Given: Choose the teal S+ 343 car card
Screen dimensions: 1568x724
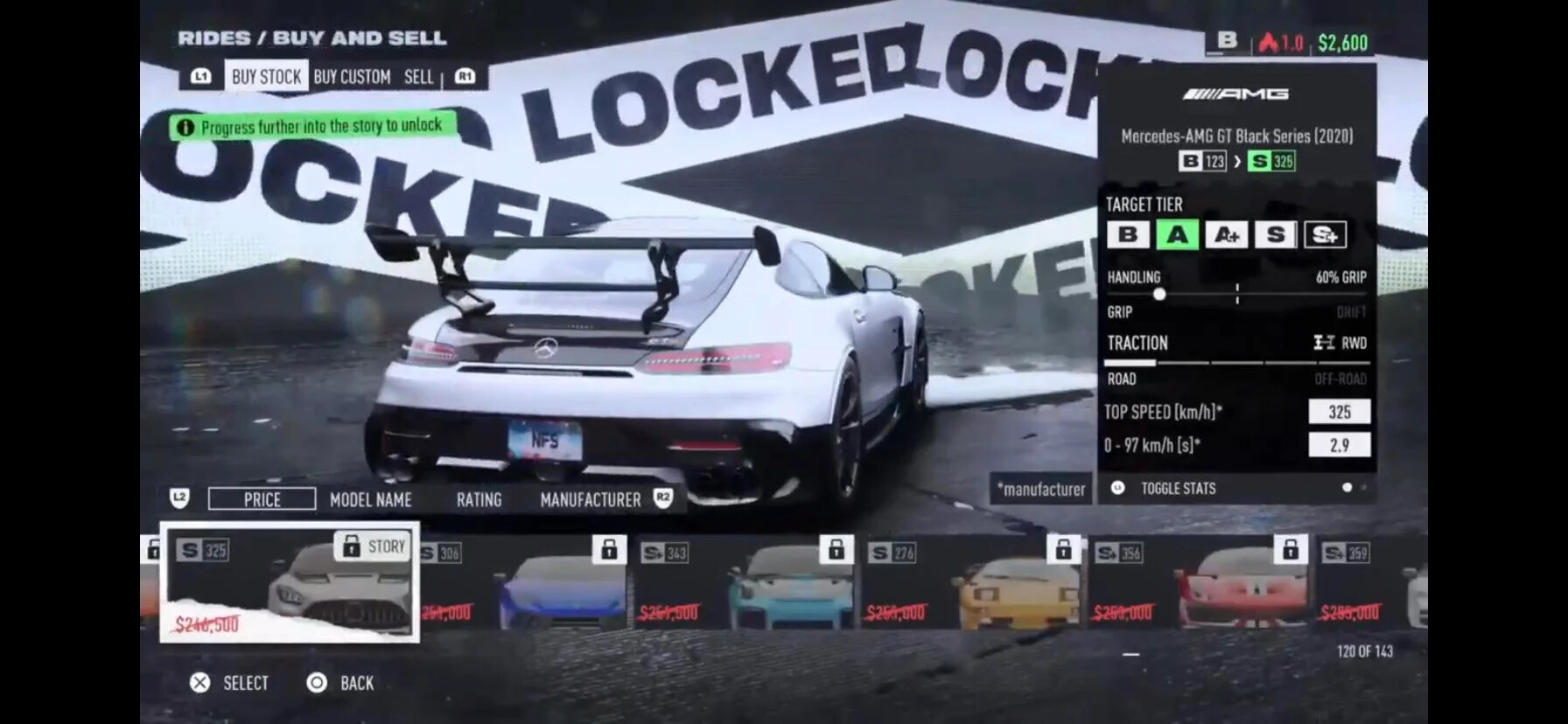Looking at the screenshot, I should tap(745, 582).
